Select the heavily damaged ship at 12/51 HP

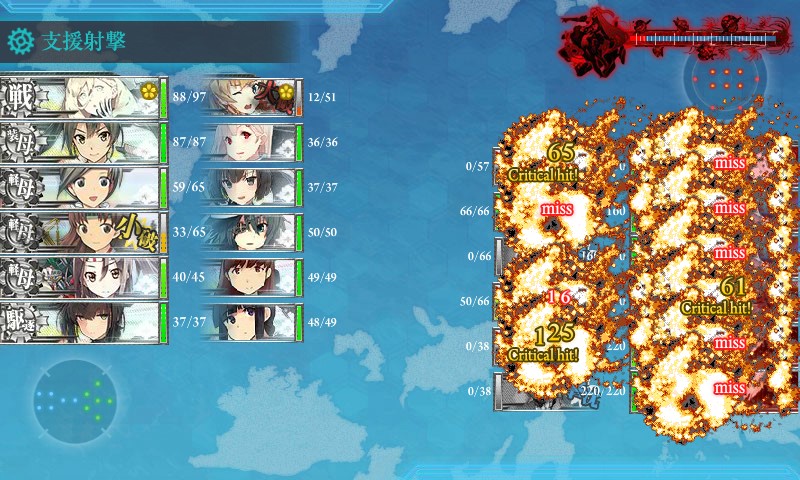250,97
